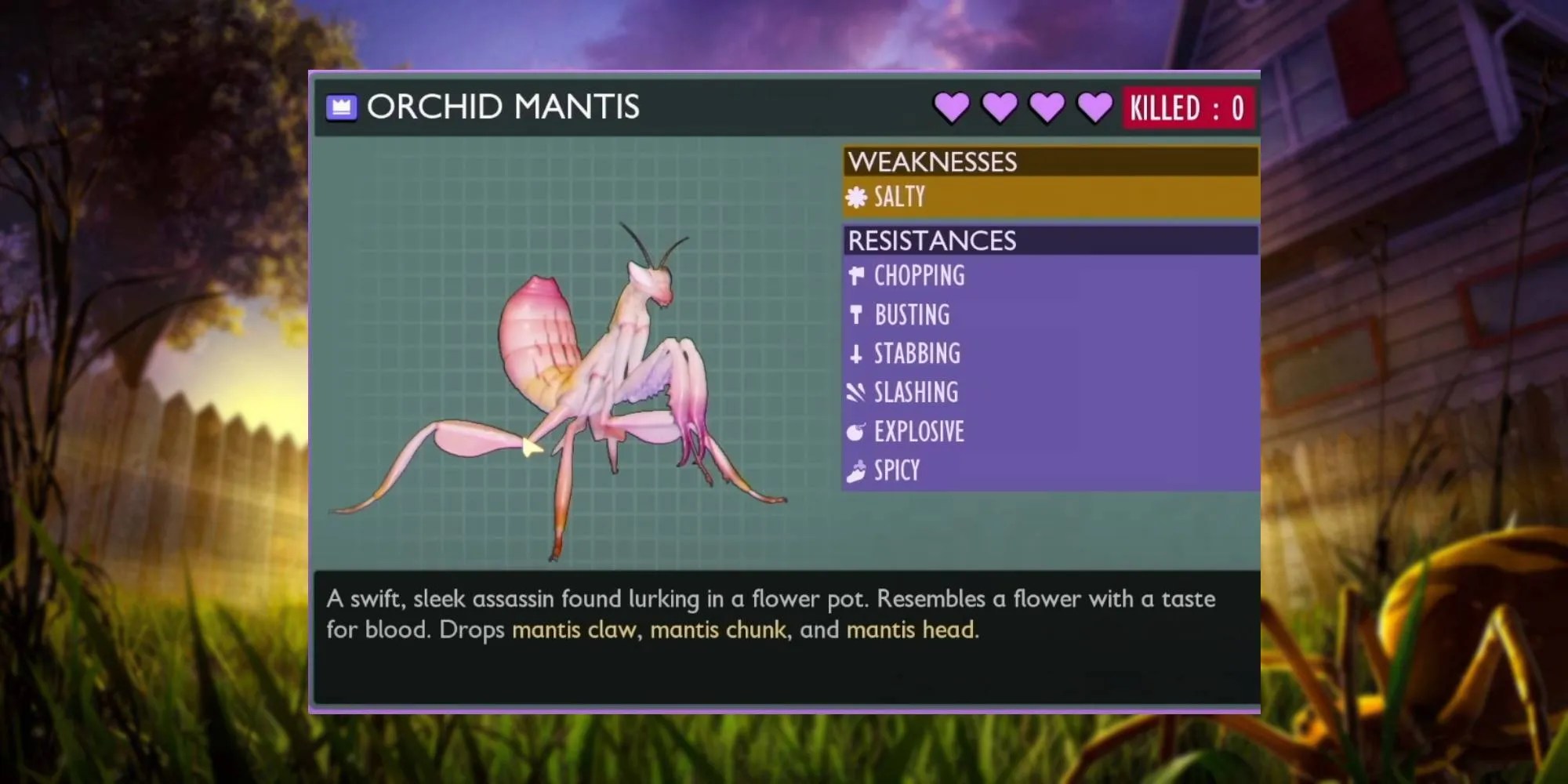Collapse the RESISTANCES section header
Viewport: 1568px width, 784px height.
(x=933, y=241)
